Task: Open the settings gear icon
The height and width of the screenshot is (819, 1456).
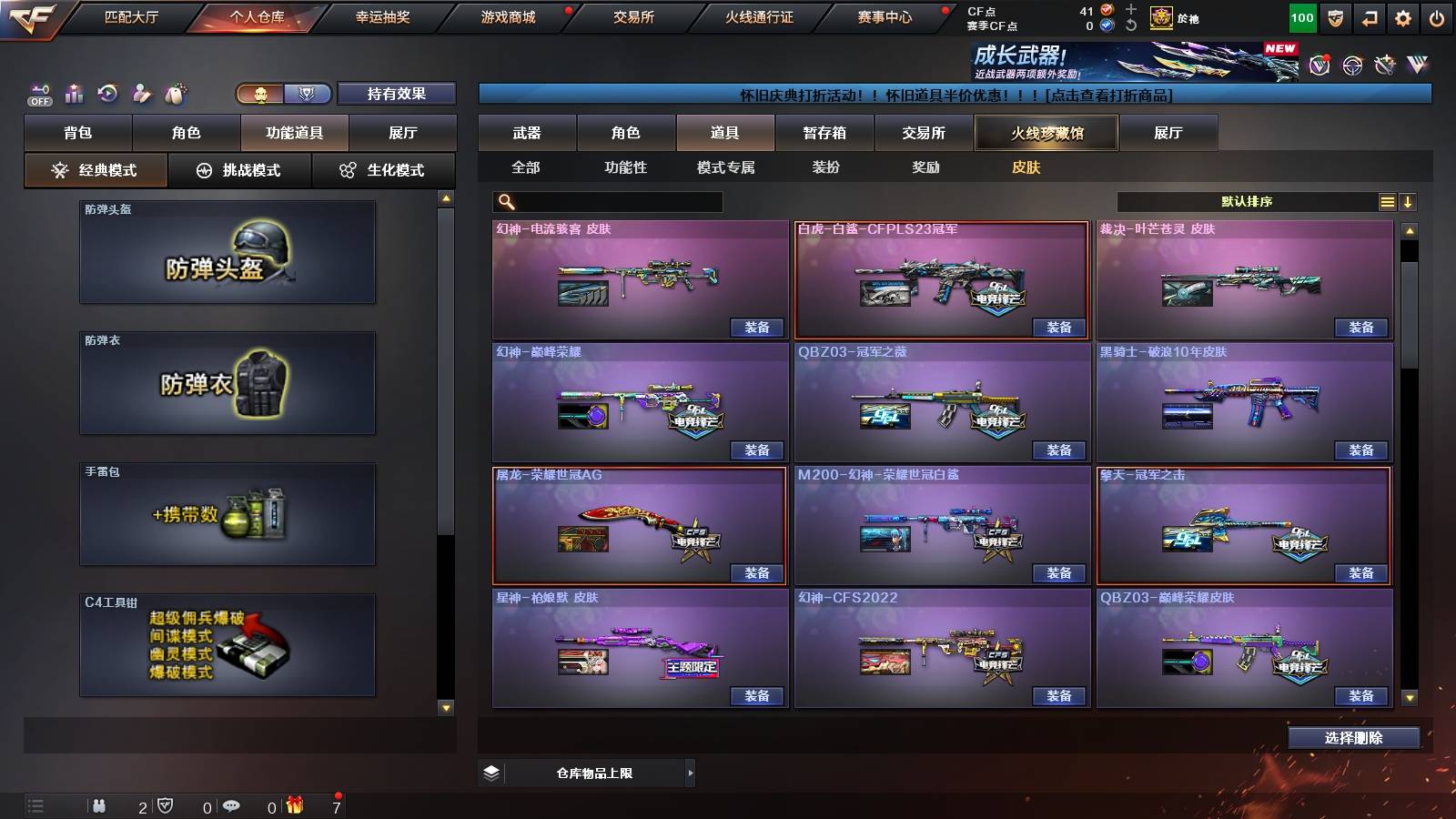Action: point(1404,16)
